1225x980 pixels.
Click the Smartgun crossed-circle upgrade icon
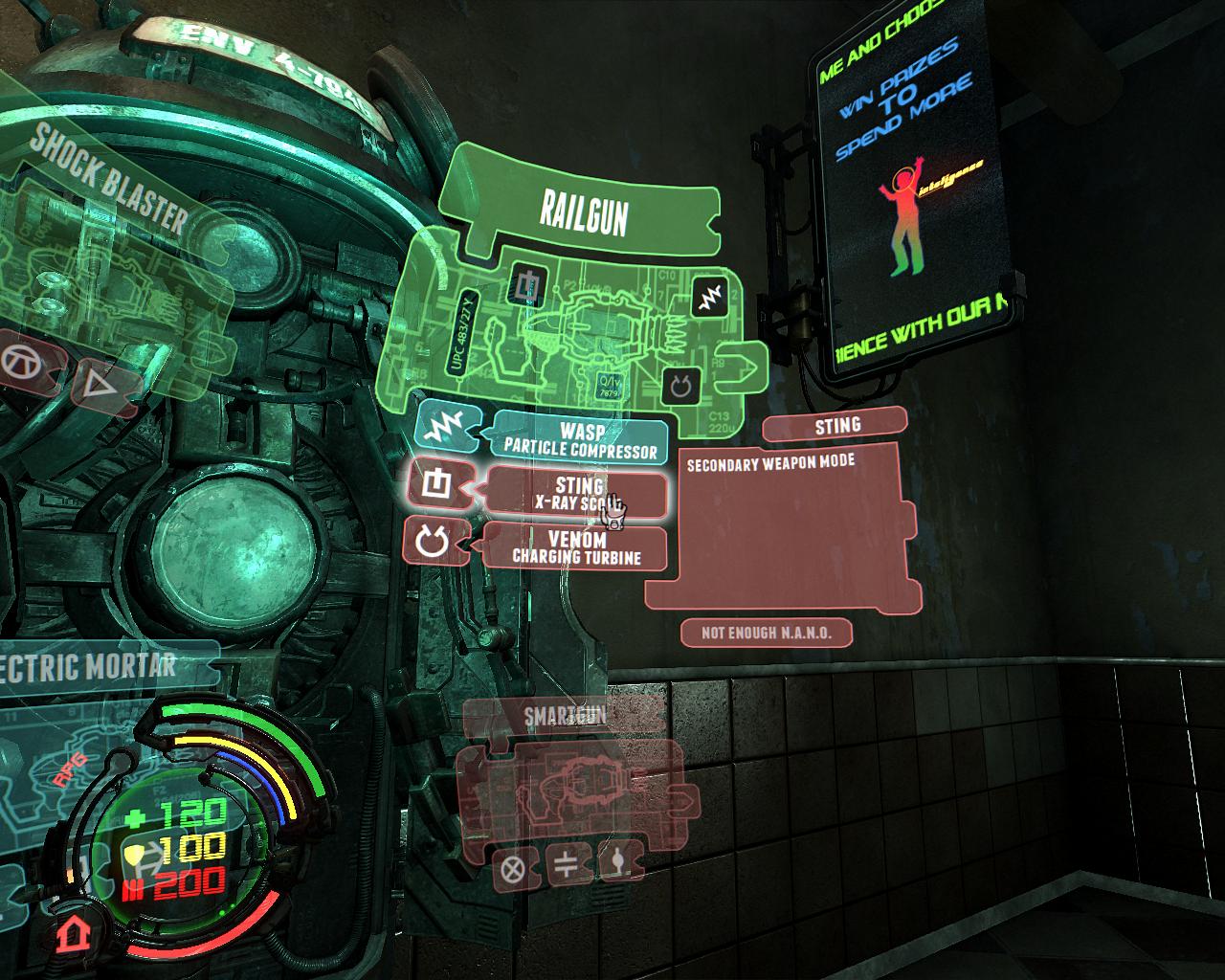(x=513, y=869)
